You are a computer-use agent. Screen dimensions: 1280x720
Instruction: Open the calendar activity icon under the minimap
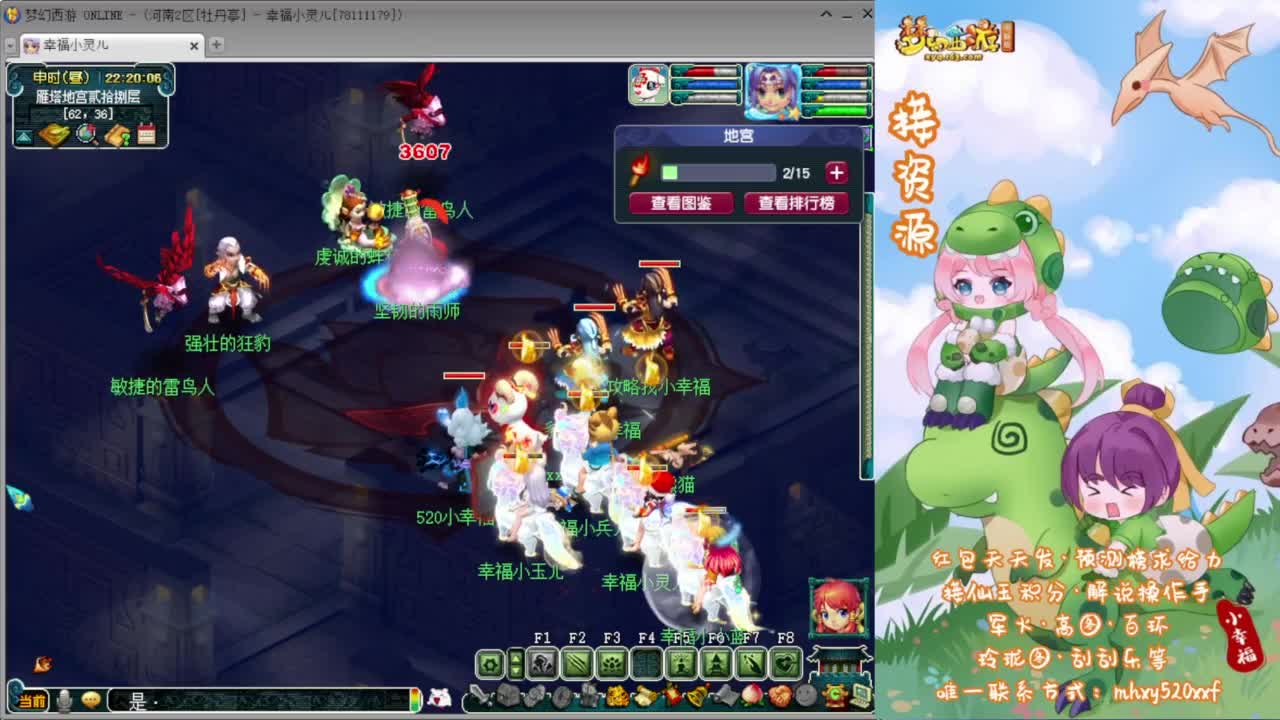(146, 134)
